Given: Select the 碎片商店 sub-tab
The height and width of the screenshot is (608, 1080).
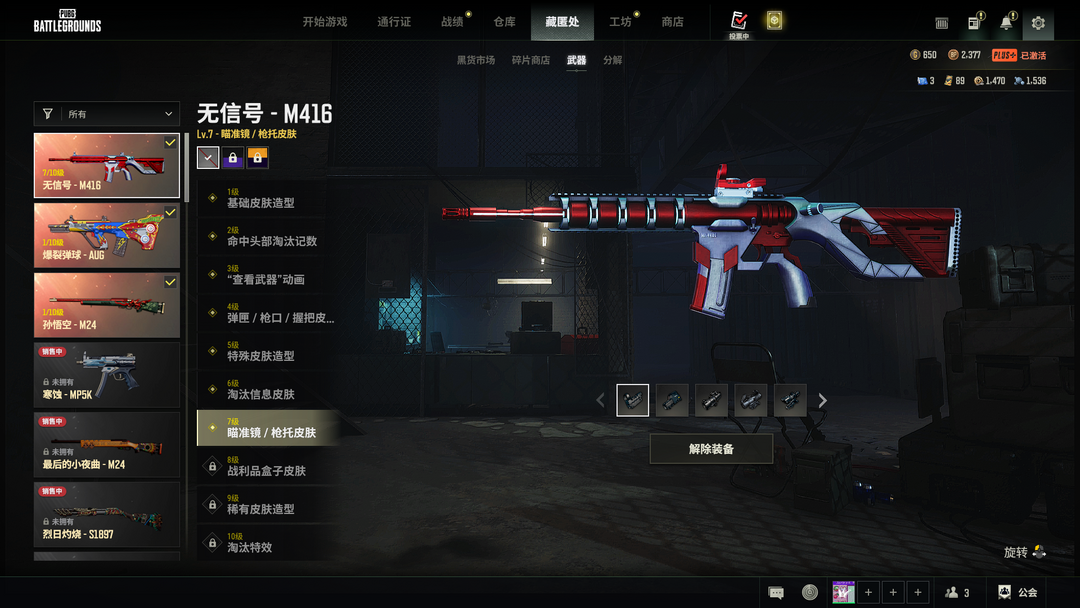Looking at the screenshot, I should [x=531, y=60].
